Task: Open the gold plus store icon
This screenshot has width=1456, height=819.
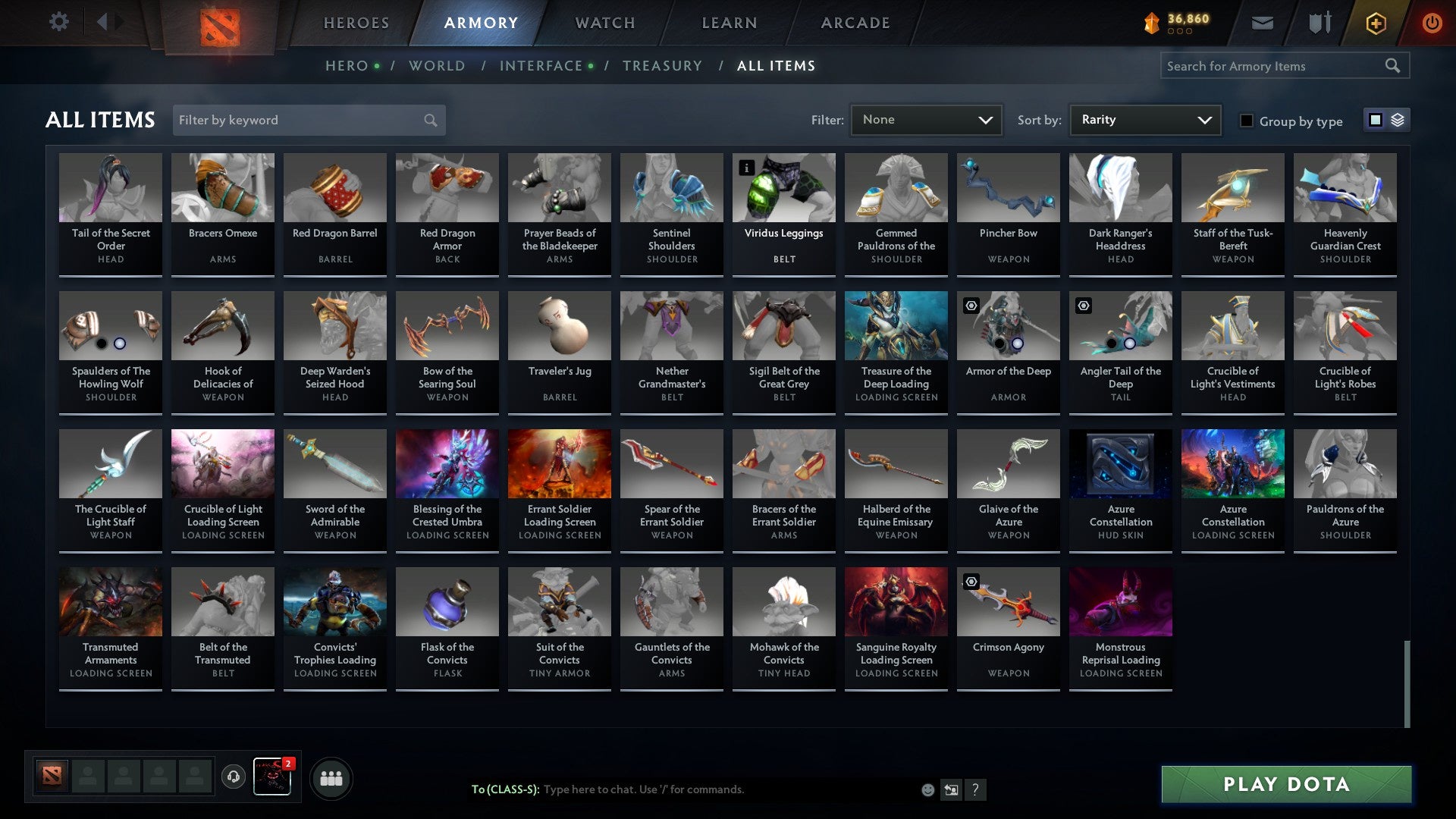Action: [1375, 23]
